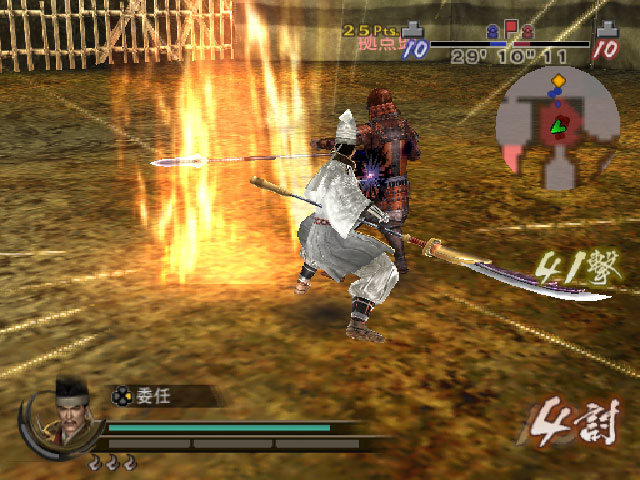Select the red enemy base icon
This screenshot has height=480, width=640.
point(606,33)
